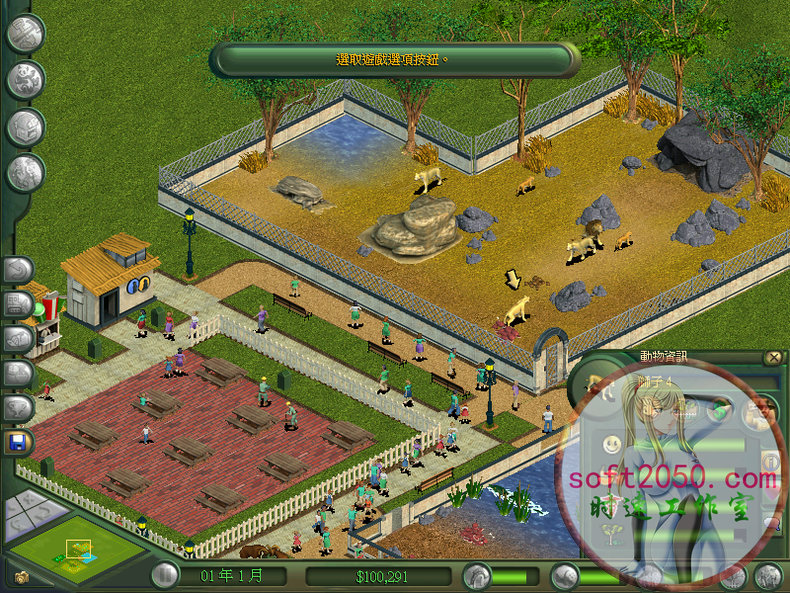Click the undo arrow button
This screenshot has height=593, width=790.
click(19, 270)
